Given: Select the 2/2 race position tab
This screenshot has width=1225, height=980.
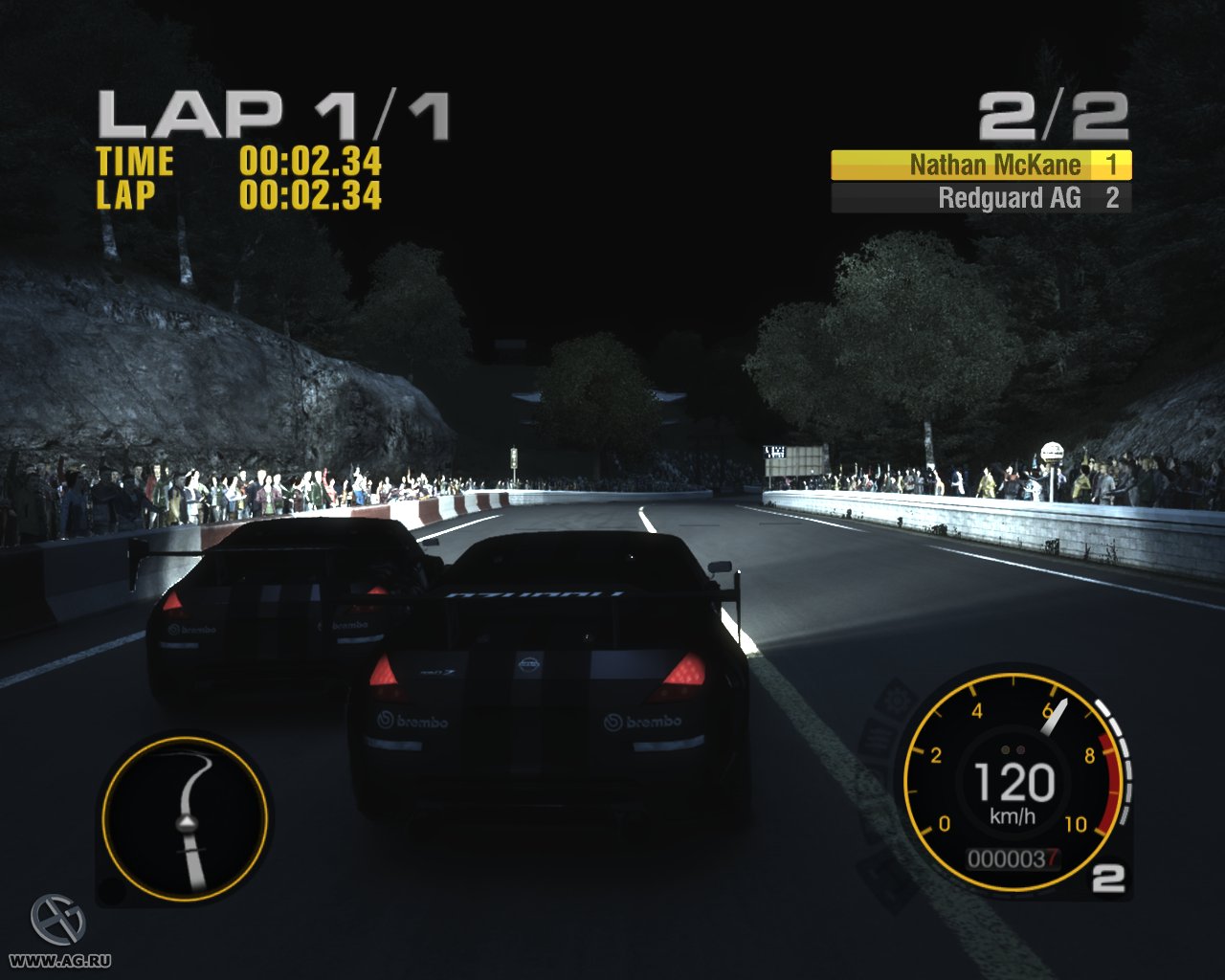Looking at the screenshot, I should point(1051,115).
